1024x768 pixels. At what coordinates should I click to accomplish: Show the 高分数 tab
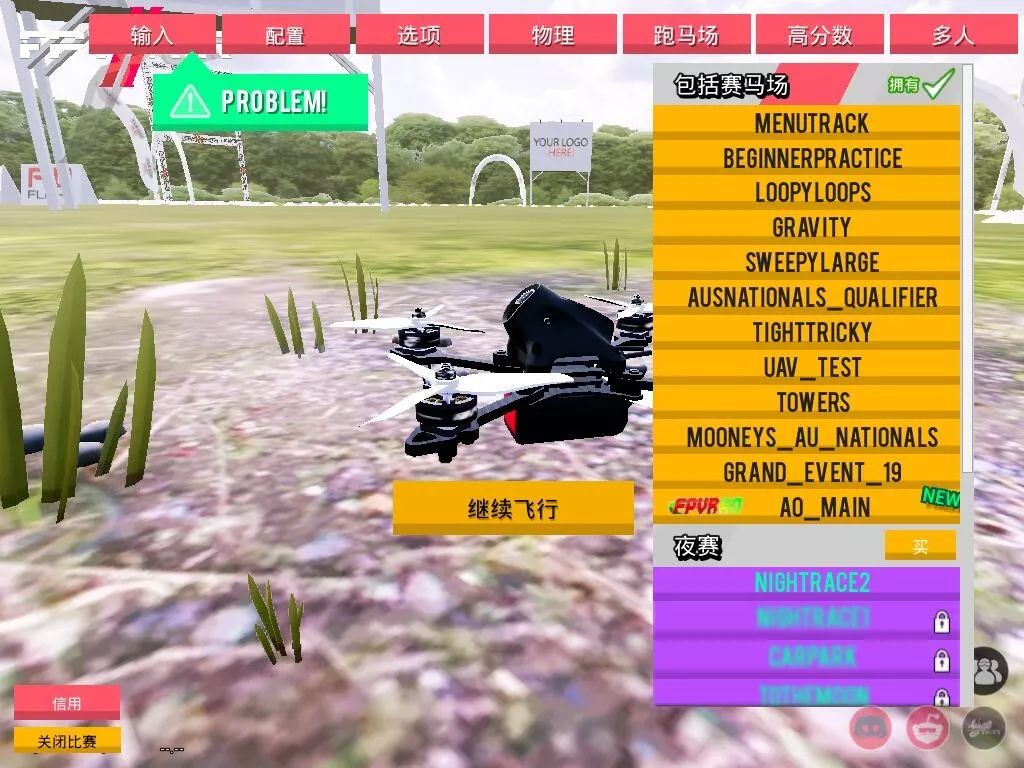click(819, 35)
